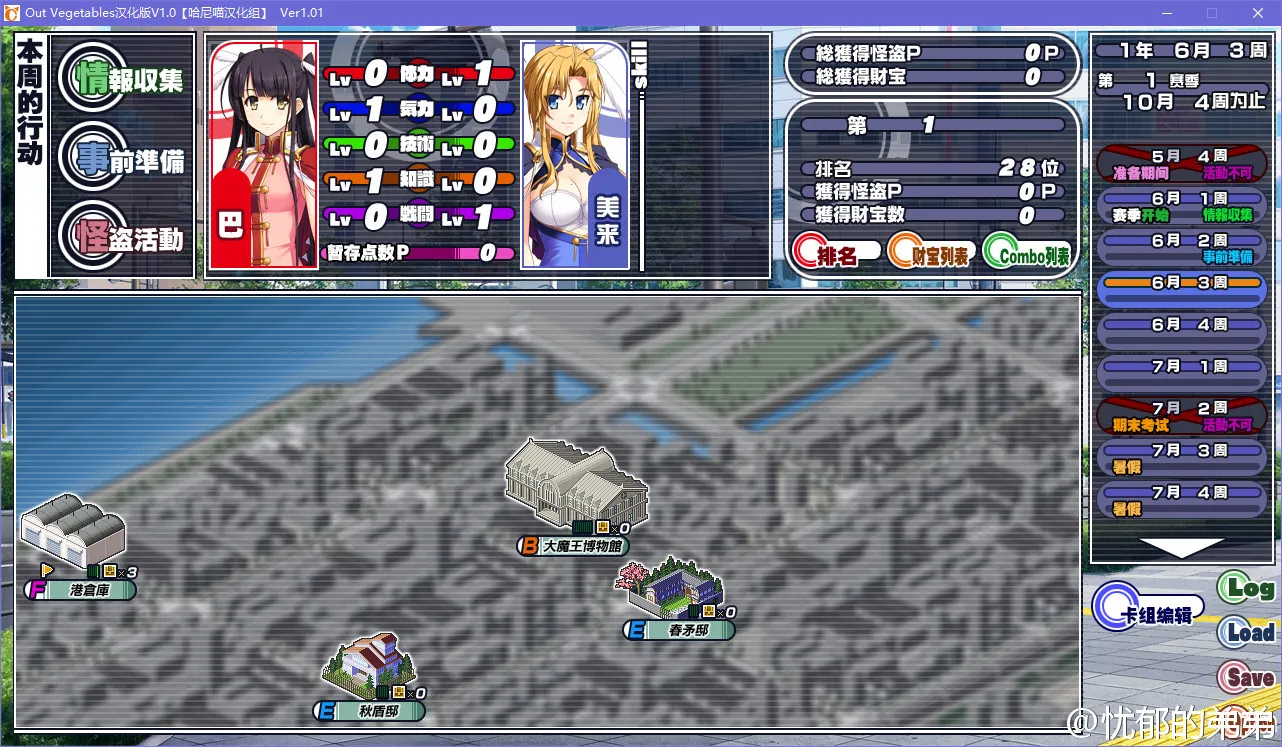This screenshot has height=747, width=1282.
Task: Select the 港倉庫 warehouse location
Action: [x=73, y=540]
